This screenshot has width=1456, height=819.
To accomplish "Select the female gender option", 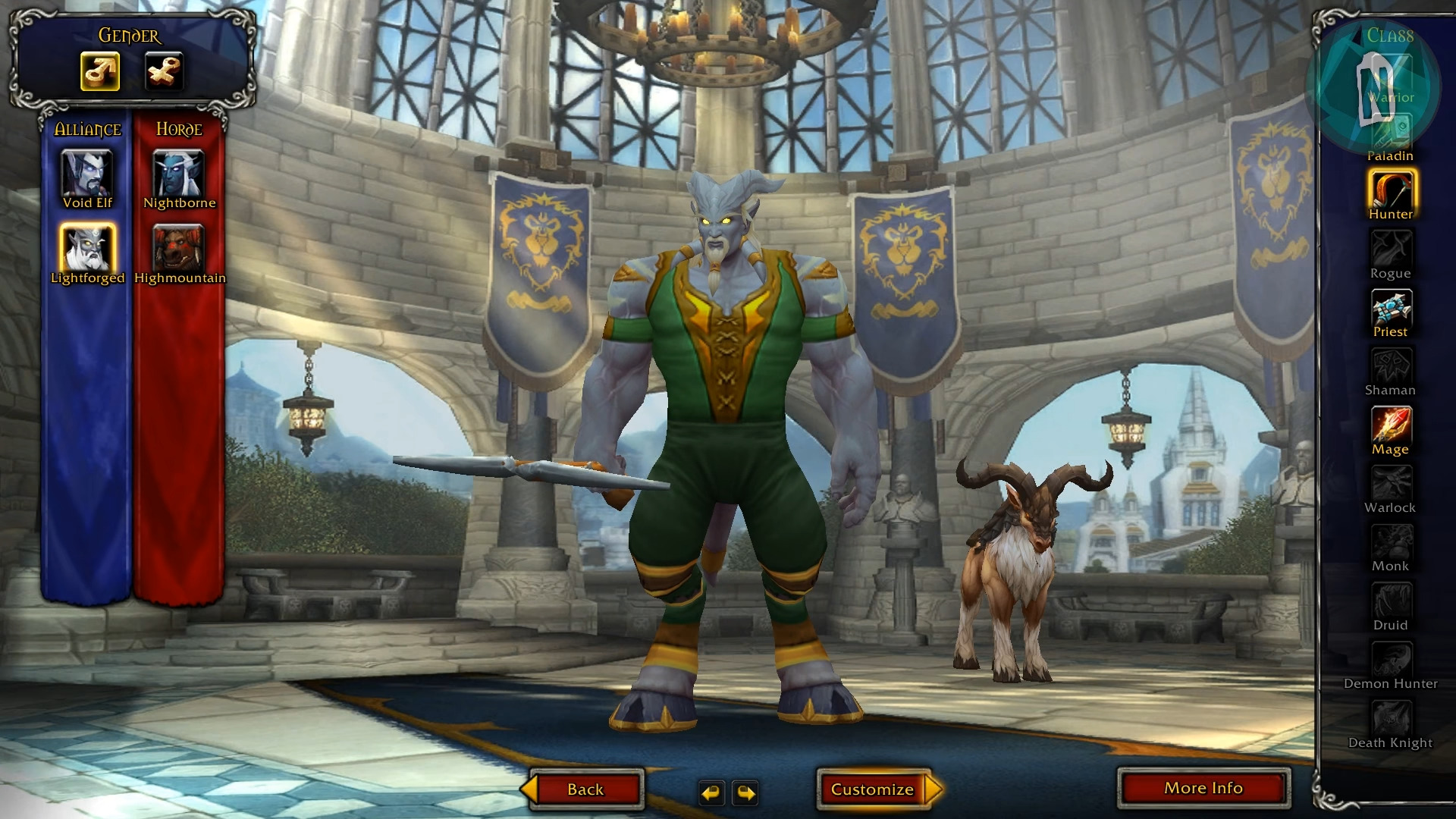I will pos(163,72).
